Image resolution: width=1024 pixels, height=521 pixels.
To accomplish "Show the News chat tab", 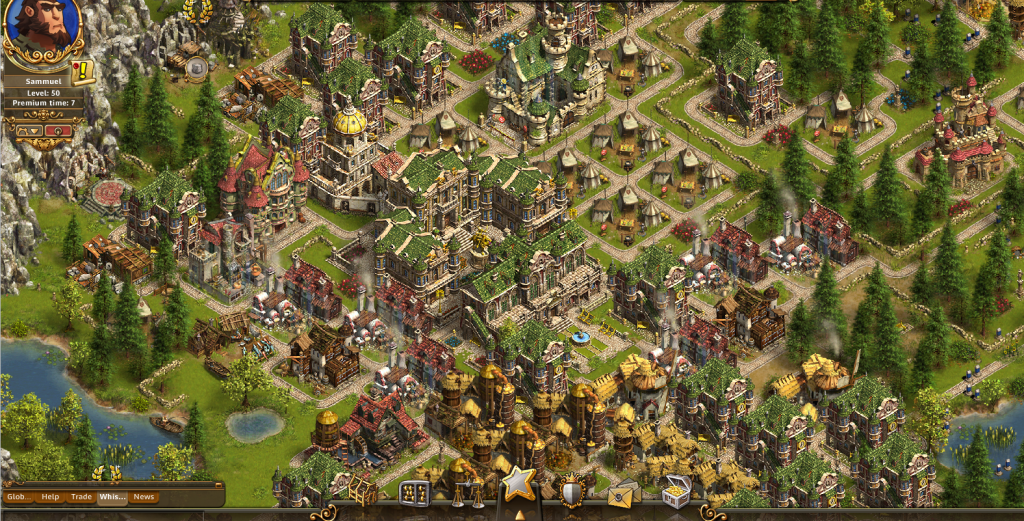I will tap(144, 497).
